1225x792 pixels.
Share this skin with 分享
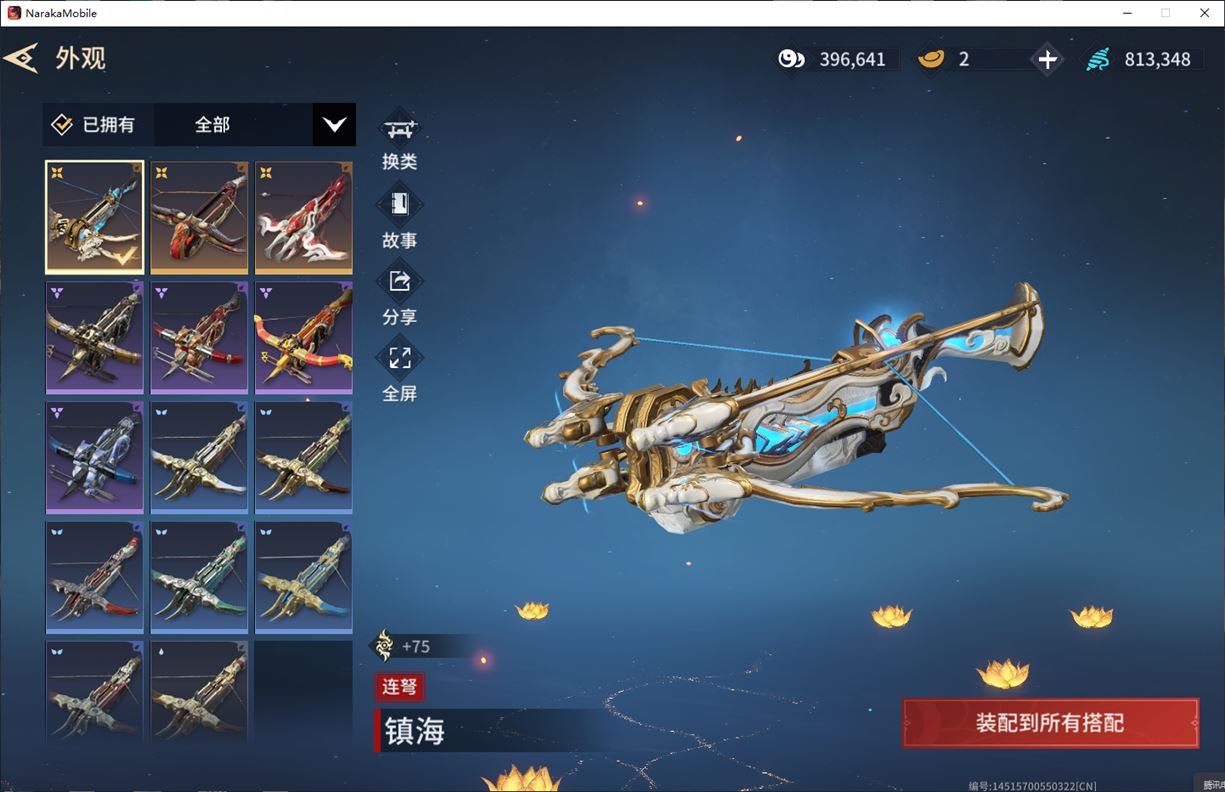click(399, 295)
